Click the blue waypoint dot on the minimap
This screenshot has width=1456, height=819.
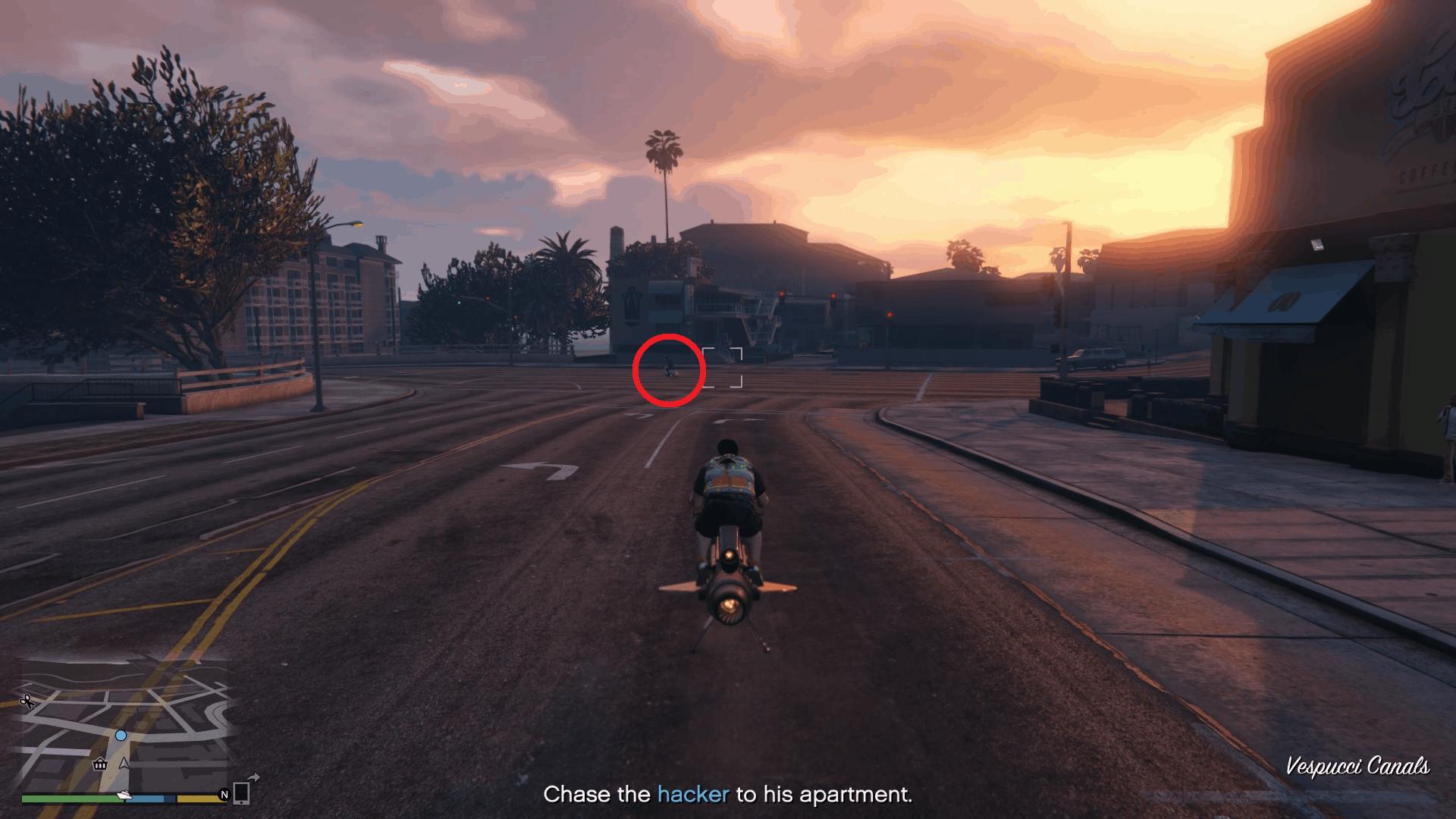[121, 736]
